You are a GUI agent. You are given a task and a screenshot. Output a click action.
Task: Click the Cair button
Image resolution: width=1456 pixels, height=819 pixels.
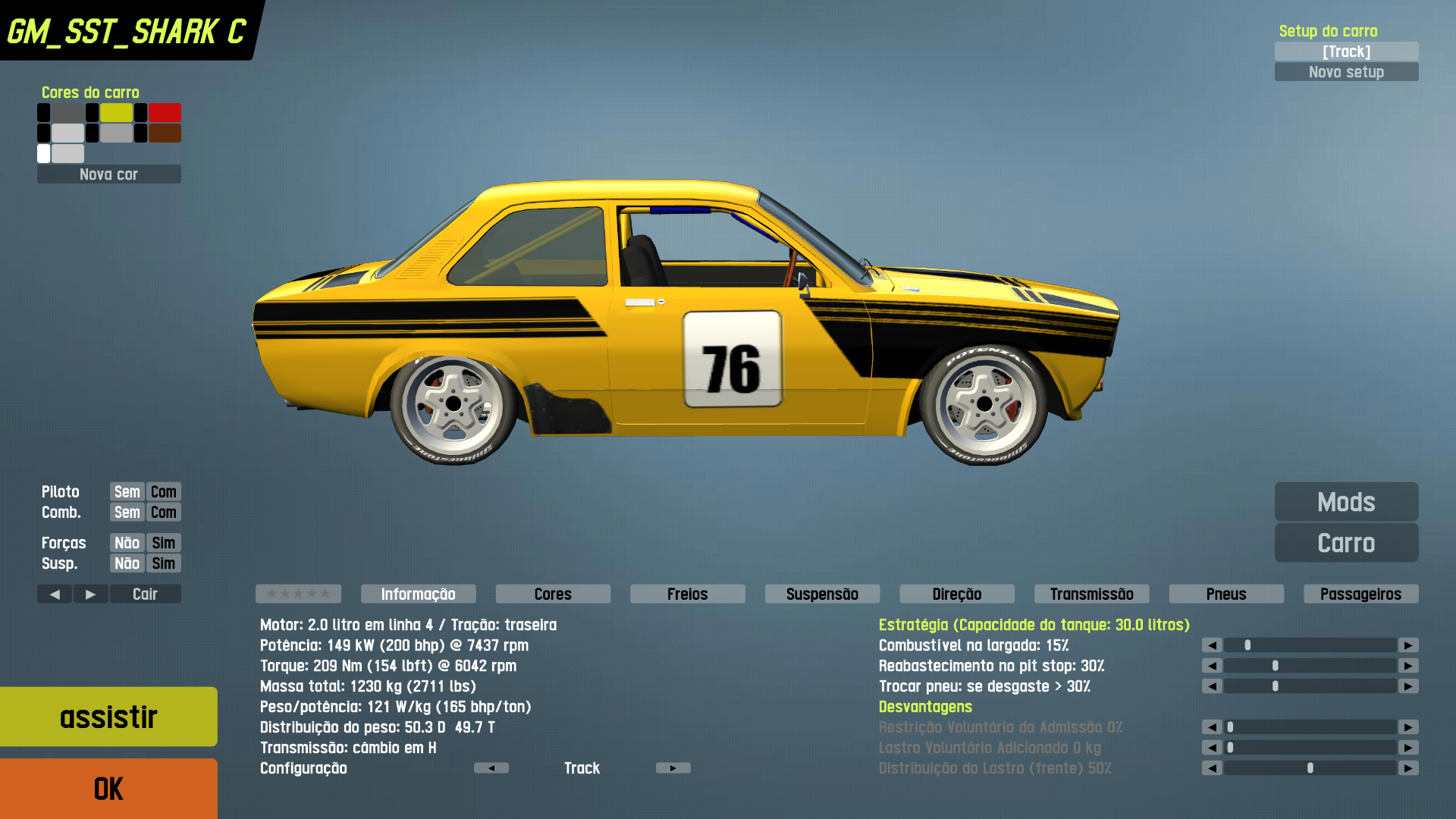145,594
